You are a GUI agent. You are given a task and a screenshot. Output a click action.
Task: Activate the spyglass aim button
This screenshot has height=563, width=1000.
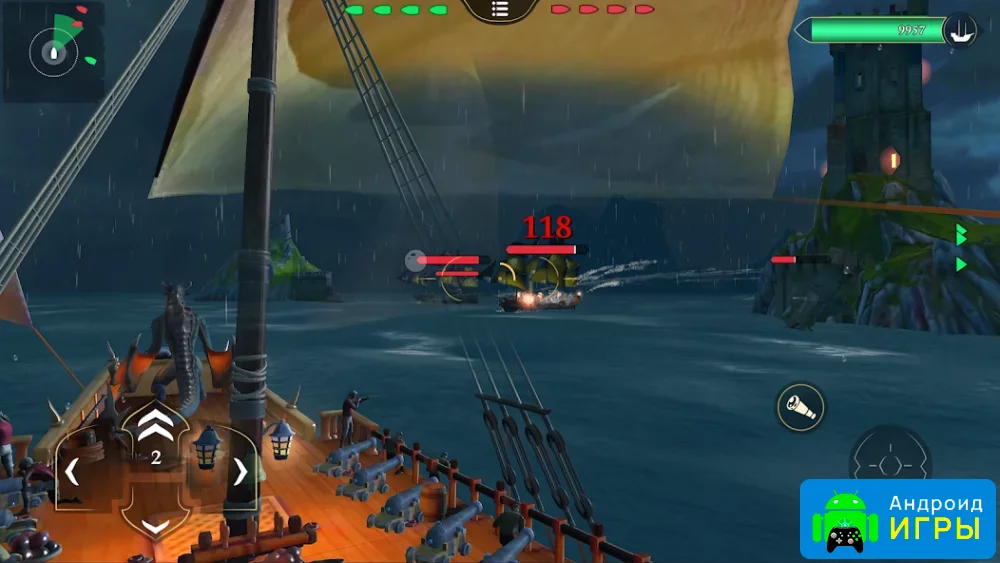pos(801,407)
